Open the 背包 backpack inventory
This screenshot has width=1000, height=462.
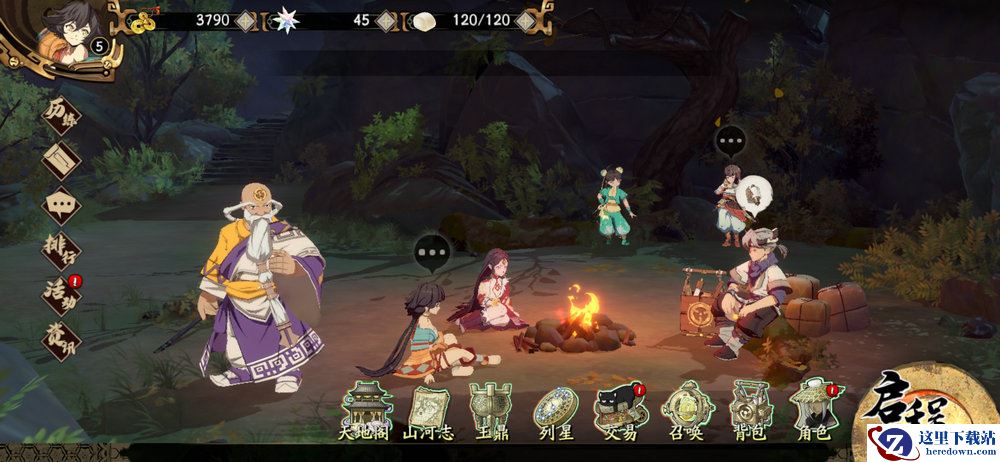point(751,412)
